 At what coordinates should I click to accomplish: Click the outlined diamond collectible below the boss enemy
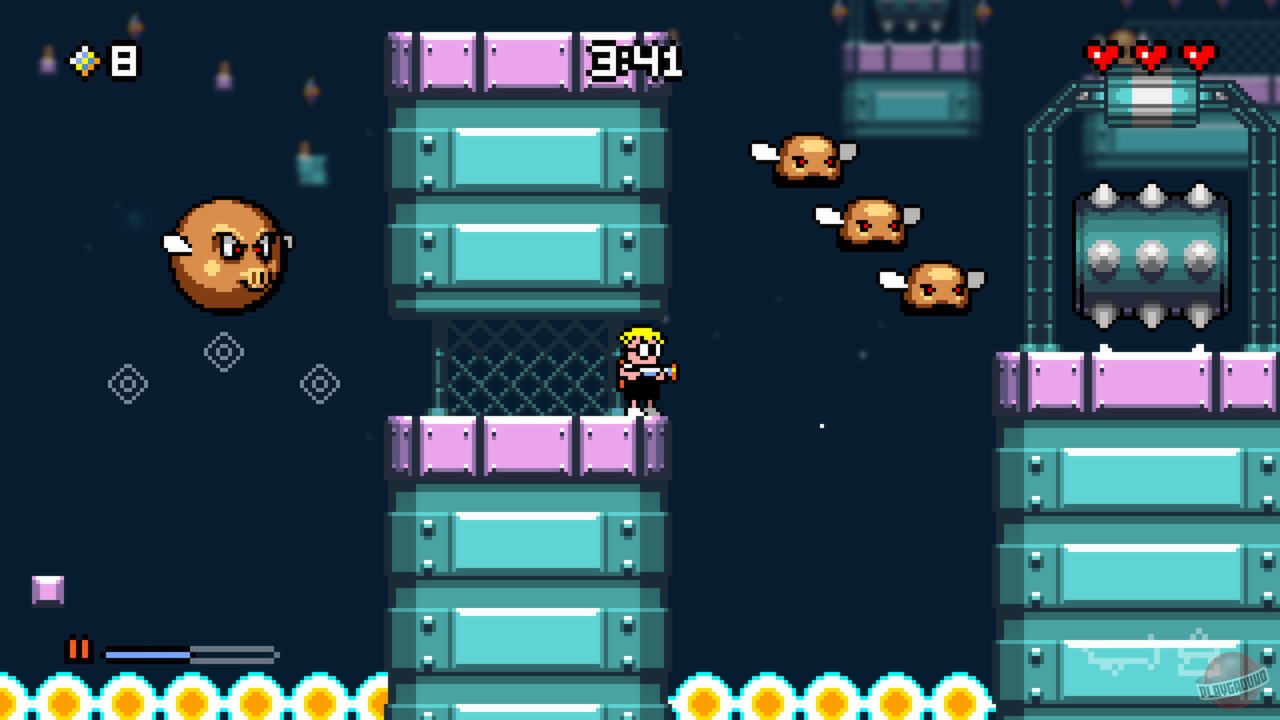coord(222,352)
